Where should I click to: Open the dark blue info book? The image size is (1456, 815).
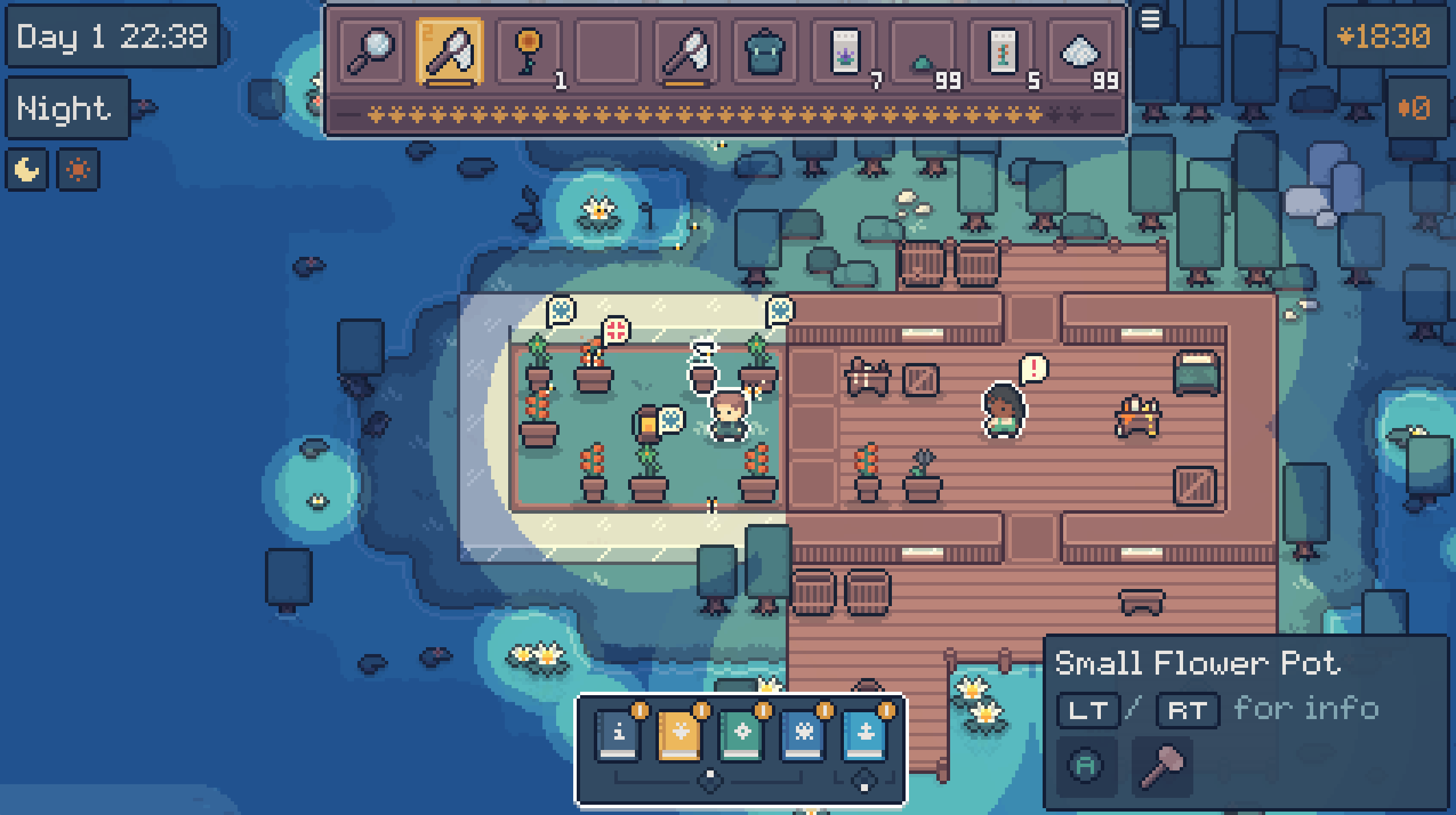click(x=618, y=735)
